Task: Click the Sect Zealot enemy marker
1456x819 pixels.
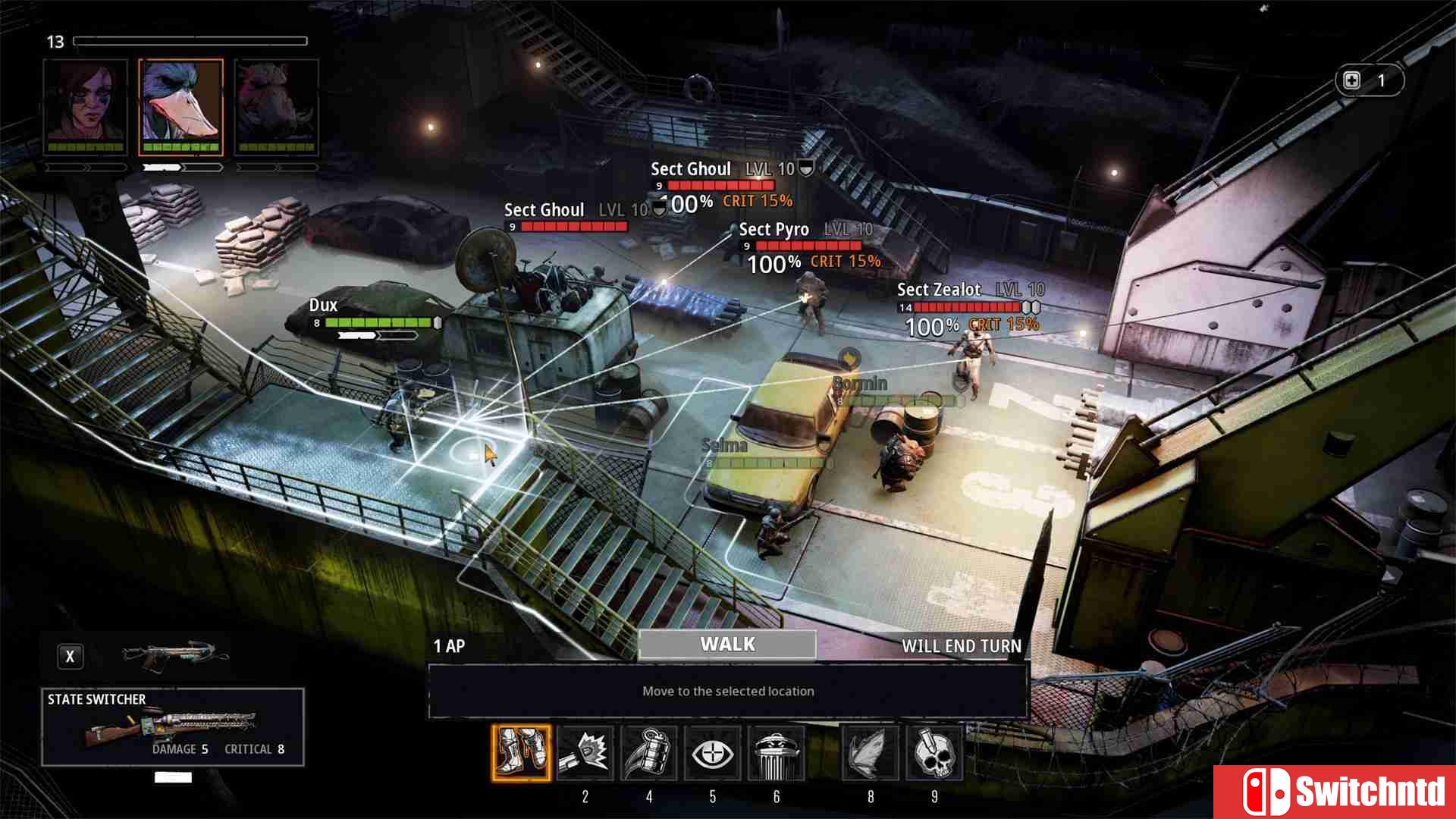Action: [x=939, y=290]
